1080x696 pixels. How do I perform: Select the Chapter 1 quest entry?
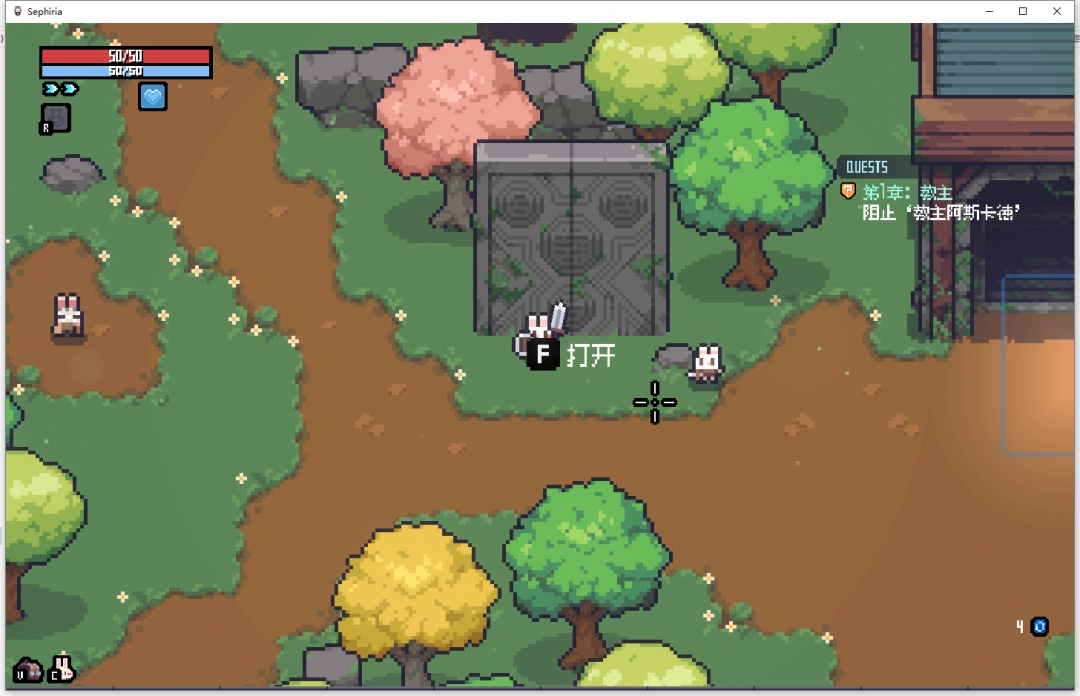(907, 191)
